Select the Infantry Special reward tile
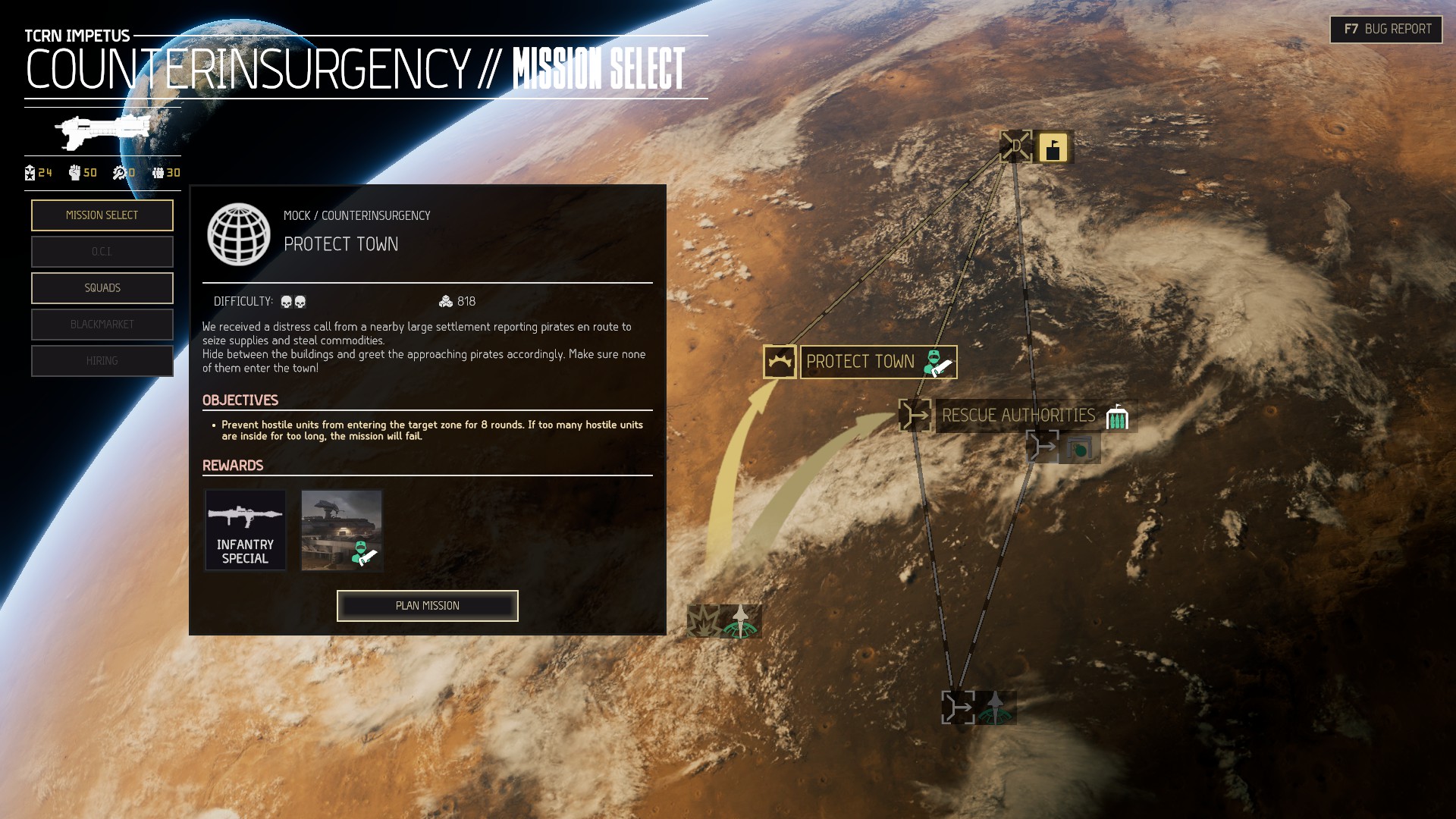 click(x=246, y=530)
